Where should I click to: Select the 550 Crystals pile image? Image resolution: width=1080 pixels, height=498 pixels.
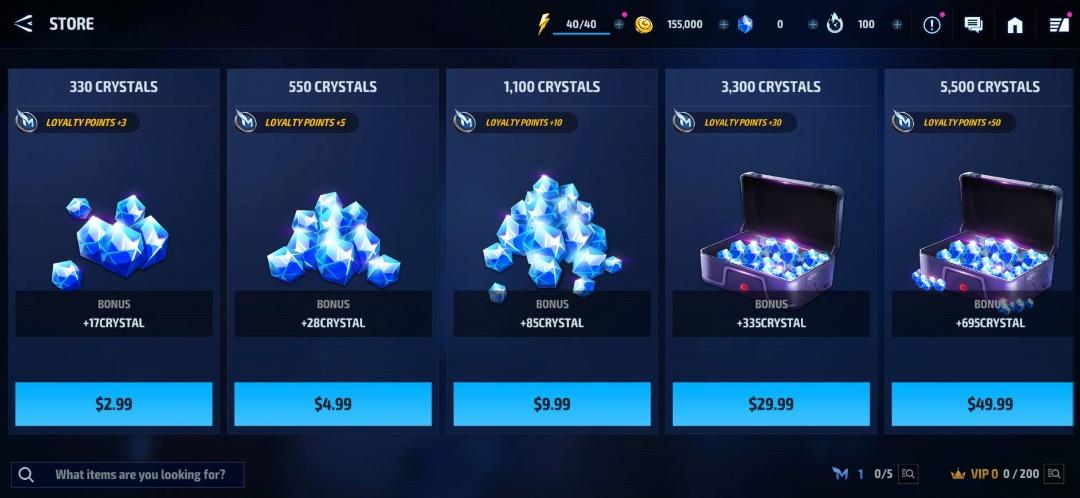332,240
